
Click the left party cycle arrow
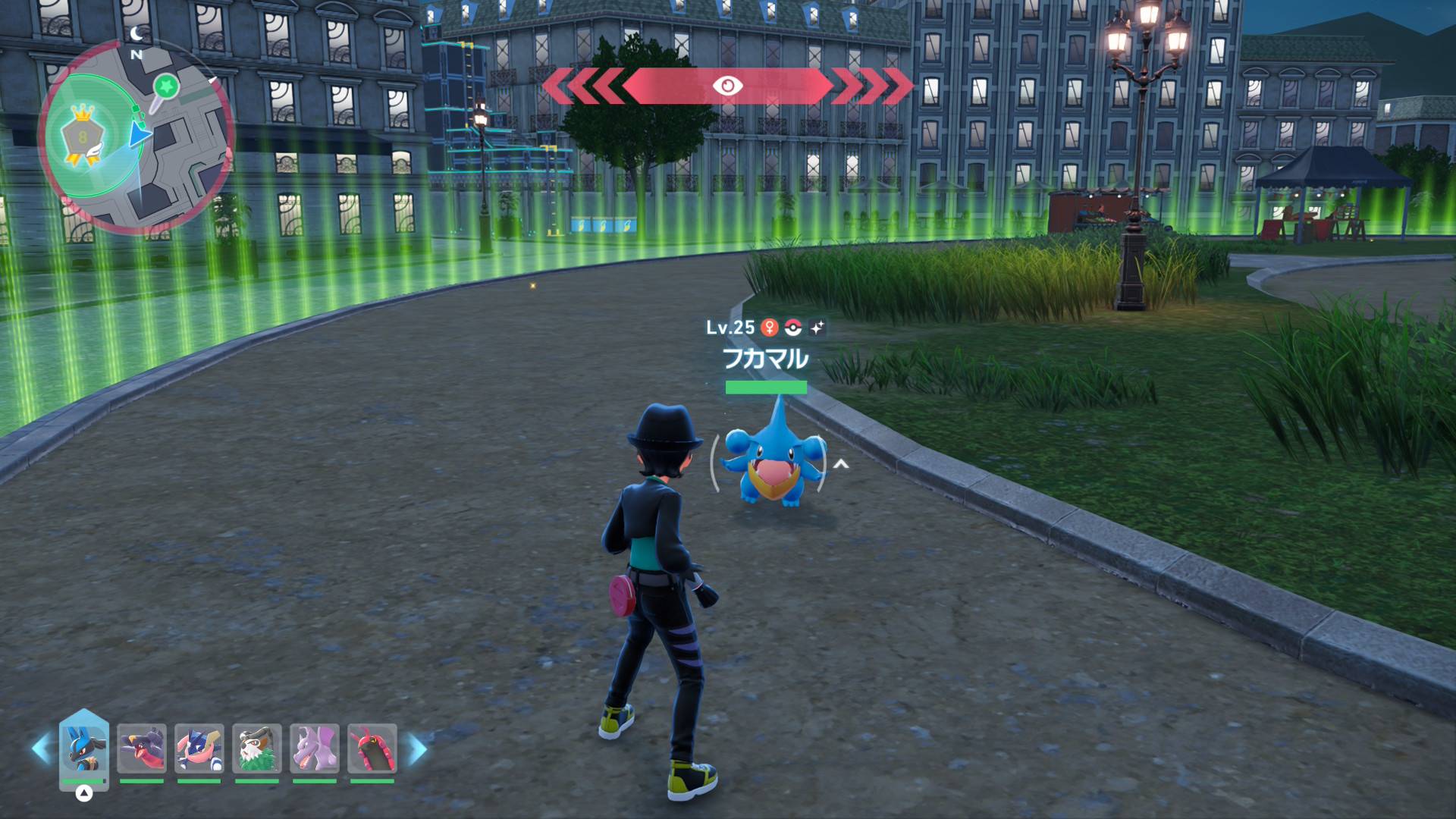[x=42, y=748]
